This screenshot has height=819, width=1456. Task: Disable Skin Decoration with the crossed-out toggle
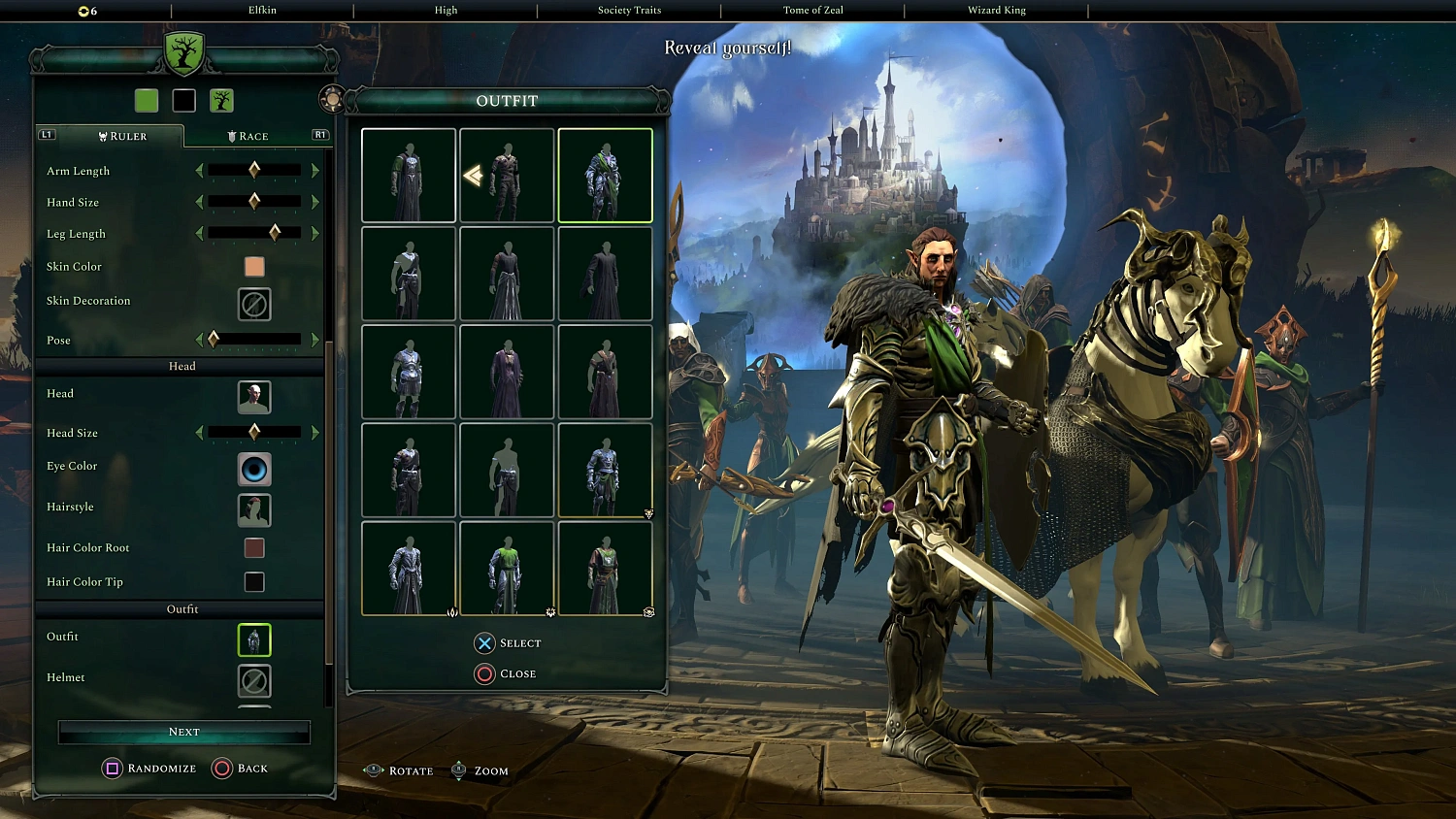[253, 304]
